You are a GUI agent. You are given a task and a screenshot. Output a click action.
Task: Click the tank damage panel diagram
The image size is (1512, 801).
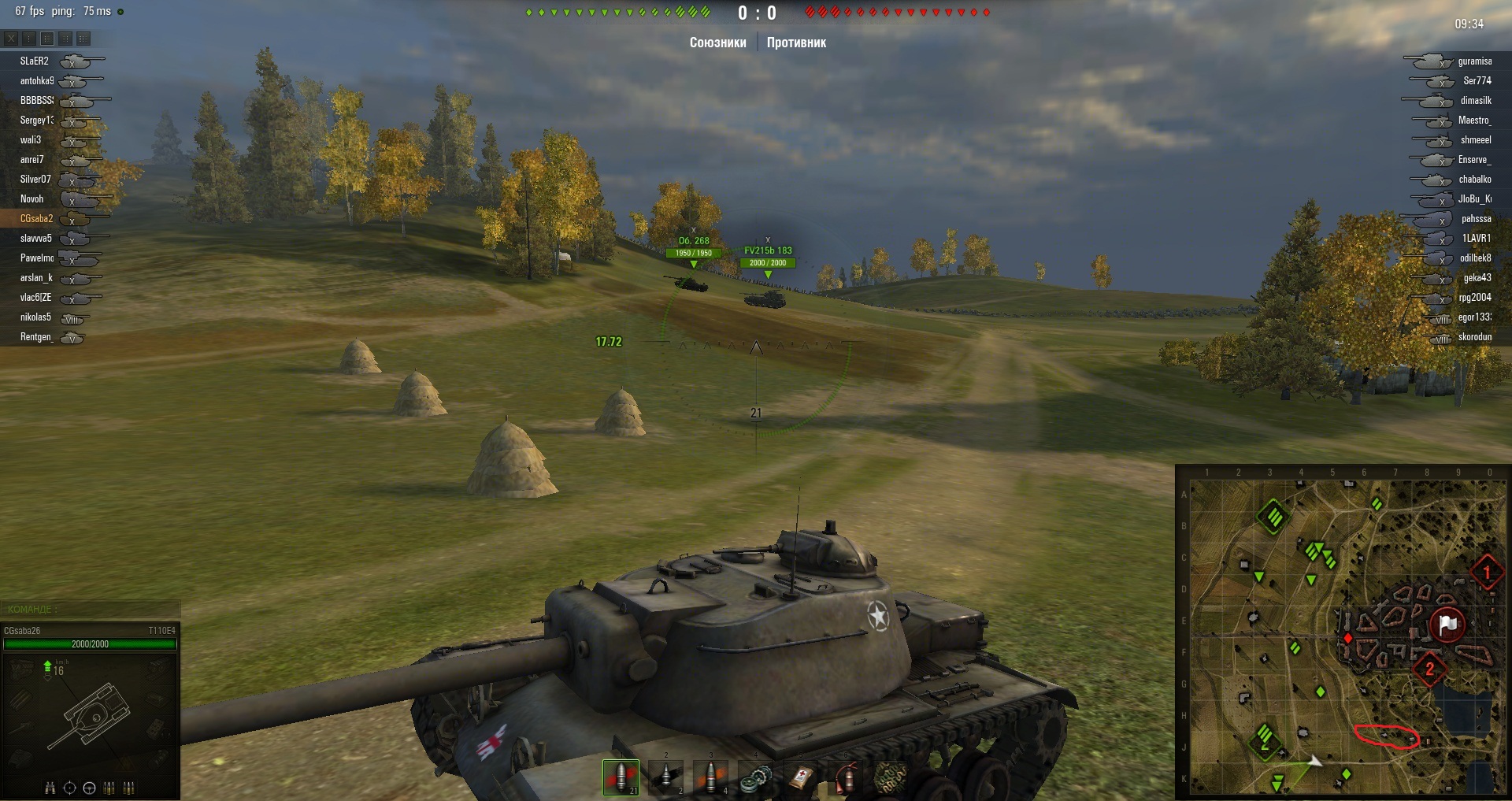click(x=92, y=715)
